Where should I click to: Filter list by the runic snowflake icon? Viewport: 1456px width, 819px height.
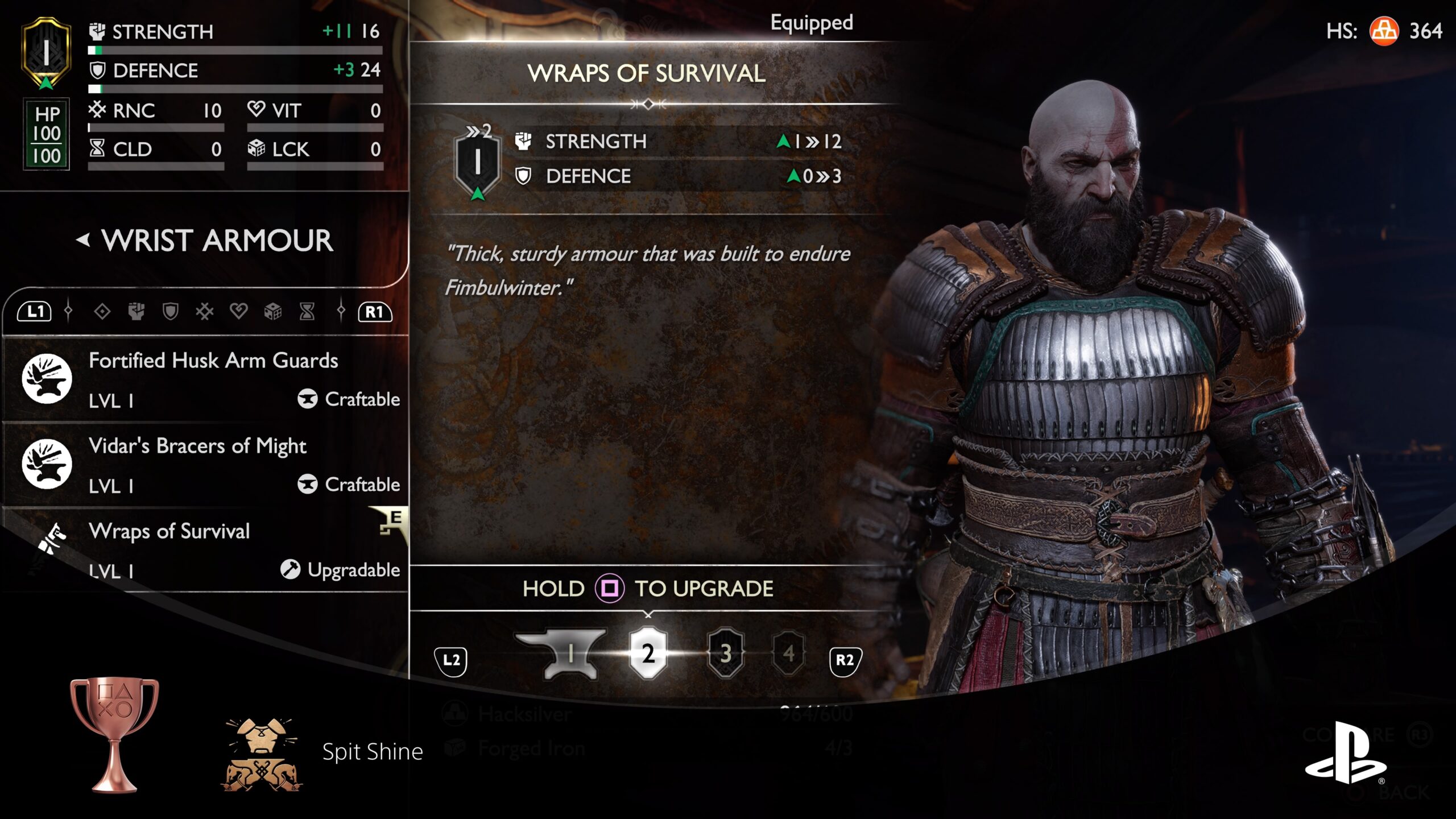click(x=205, y=311)
